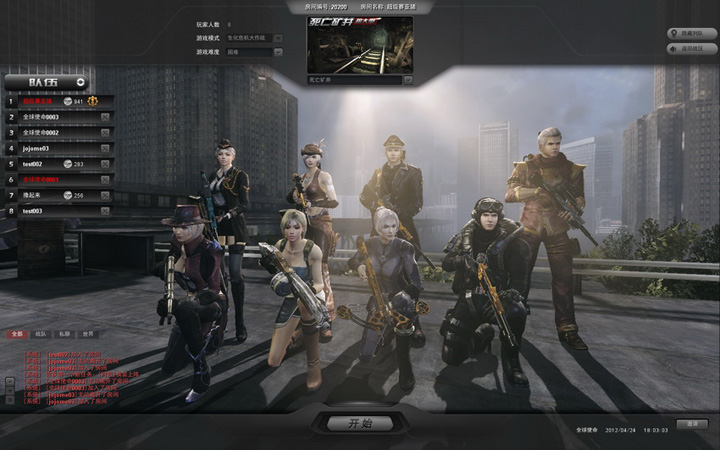This screenshot has width=720, height=450.
Task: Open the game difficulty dropdown
Action: pyautogui.click(x=277, y=51)
